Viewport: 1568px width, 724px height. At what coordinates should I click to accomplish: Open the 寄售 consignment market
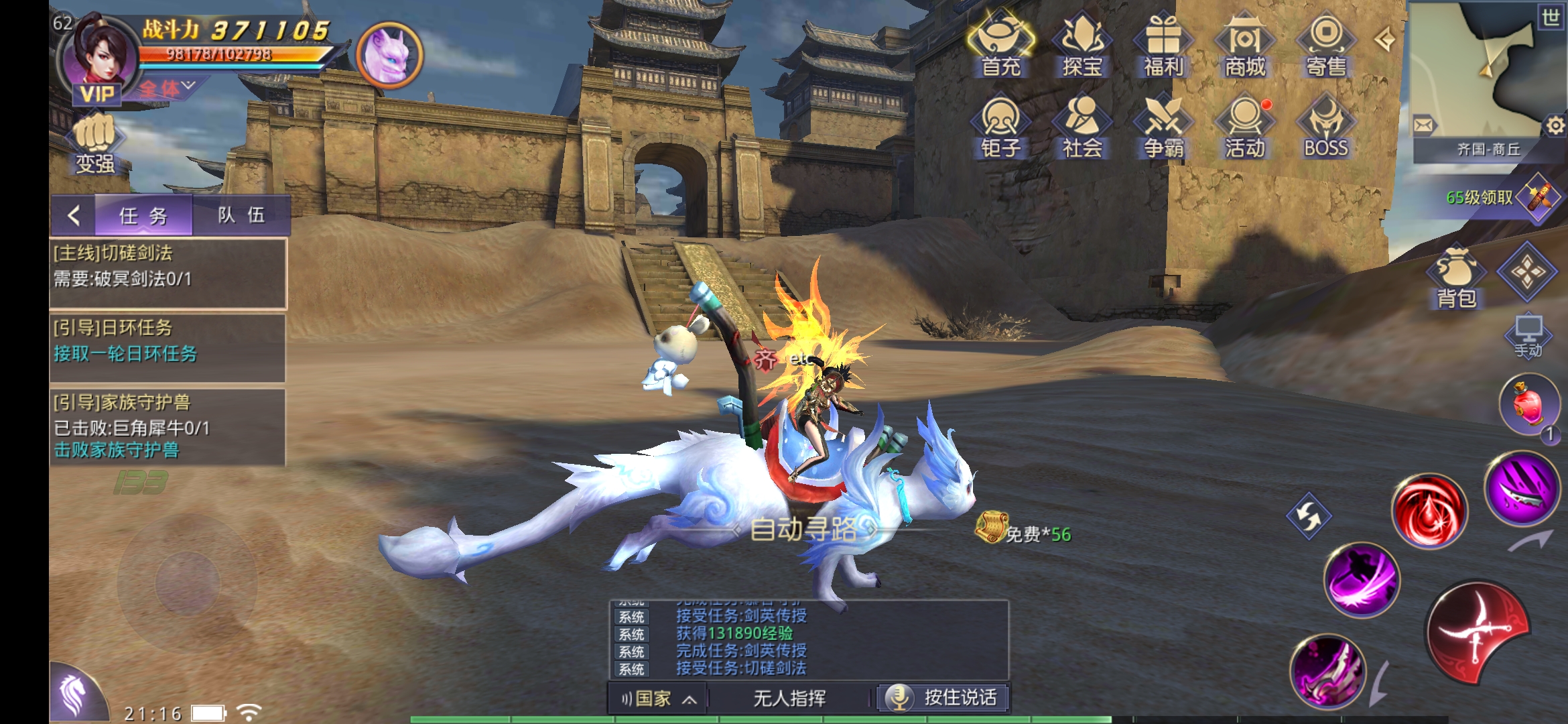pyautogui.click(x=1326, y=44)
